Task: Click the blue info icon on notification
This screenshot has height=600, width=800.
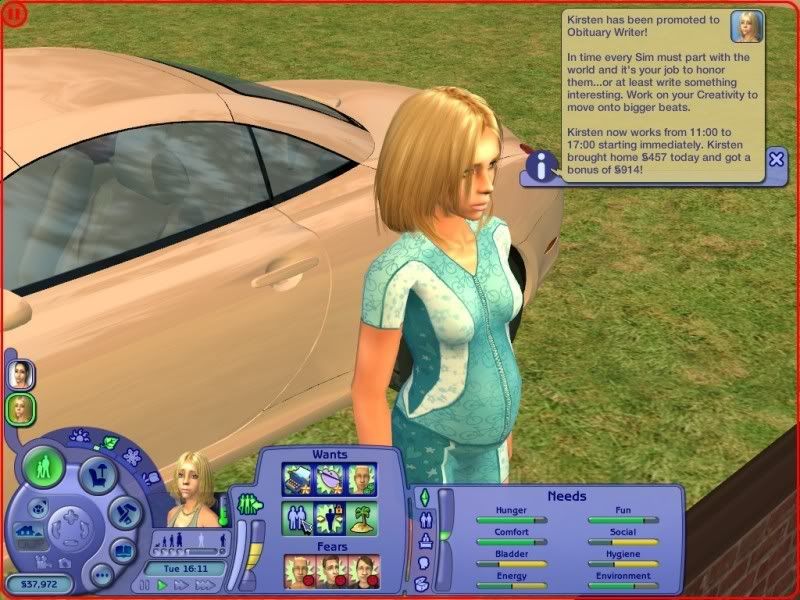Action: coord(541,168)
